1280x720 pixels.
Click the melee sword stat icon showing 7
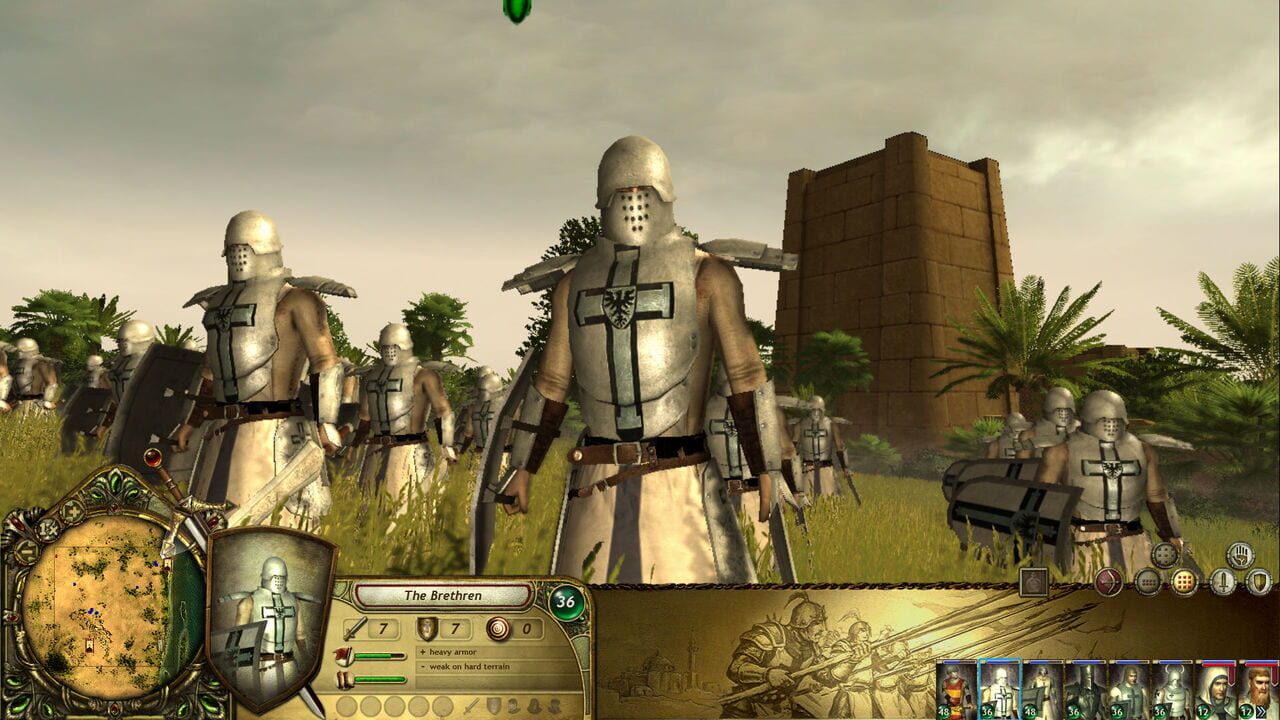(356, 630)
